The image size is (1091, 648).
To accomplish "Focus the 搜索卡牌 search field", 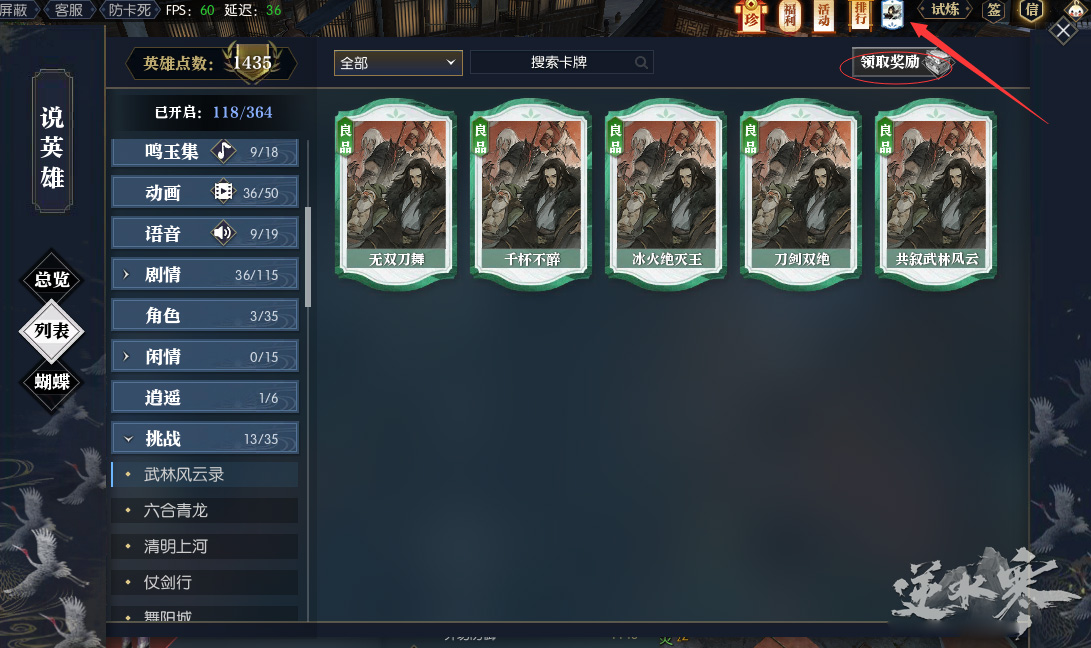I will click(560, 62).
